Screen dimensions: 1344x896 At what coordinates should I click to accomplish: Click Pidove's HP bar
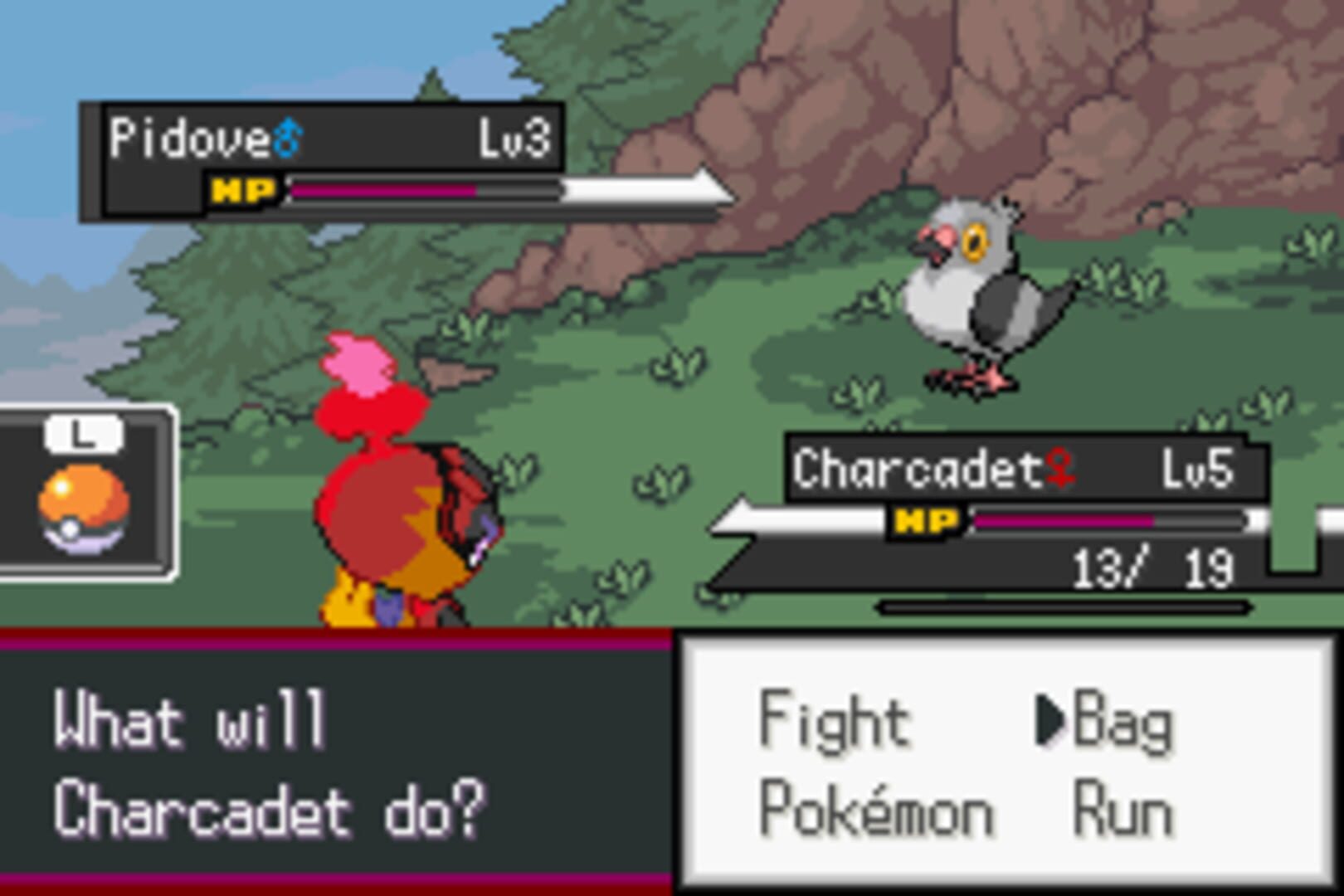(x=390, y=191)
